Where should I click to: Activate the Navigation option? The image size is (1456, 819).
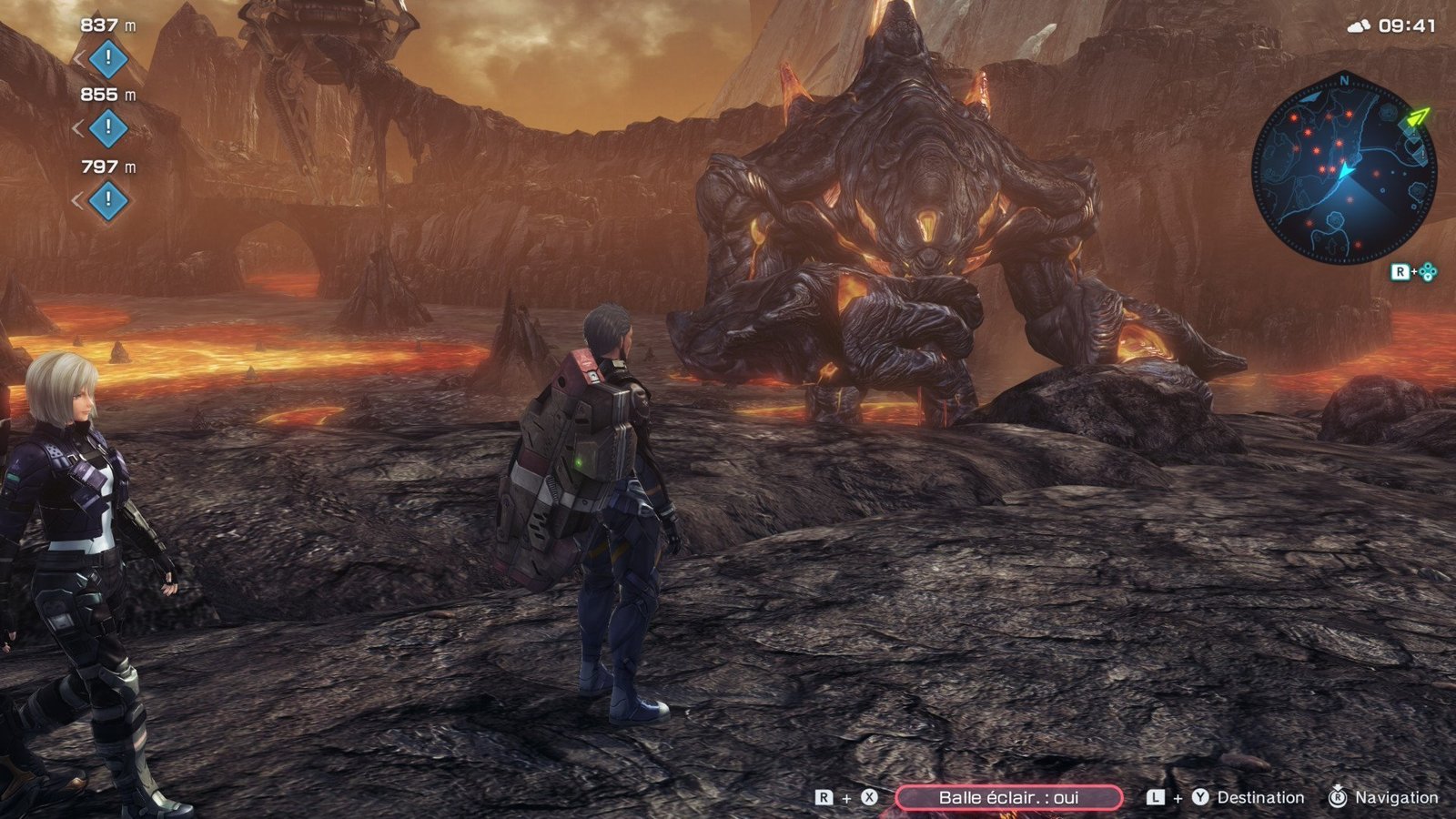click(1395, 798)
